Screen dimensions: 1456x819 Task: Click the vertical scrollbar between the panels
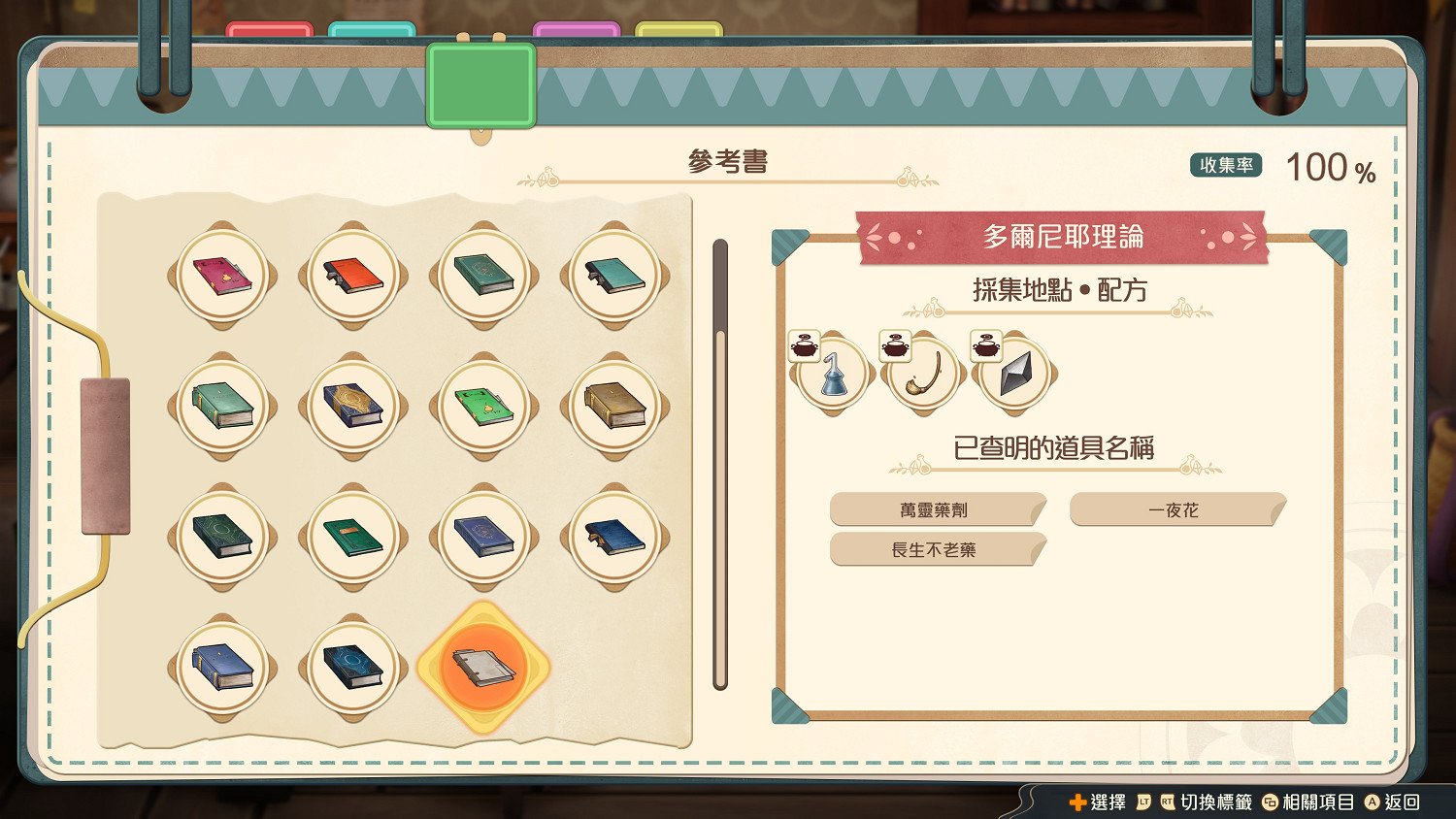[719, 466]
